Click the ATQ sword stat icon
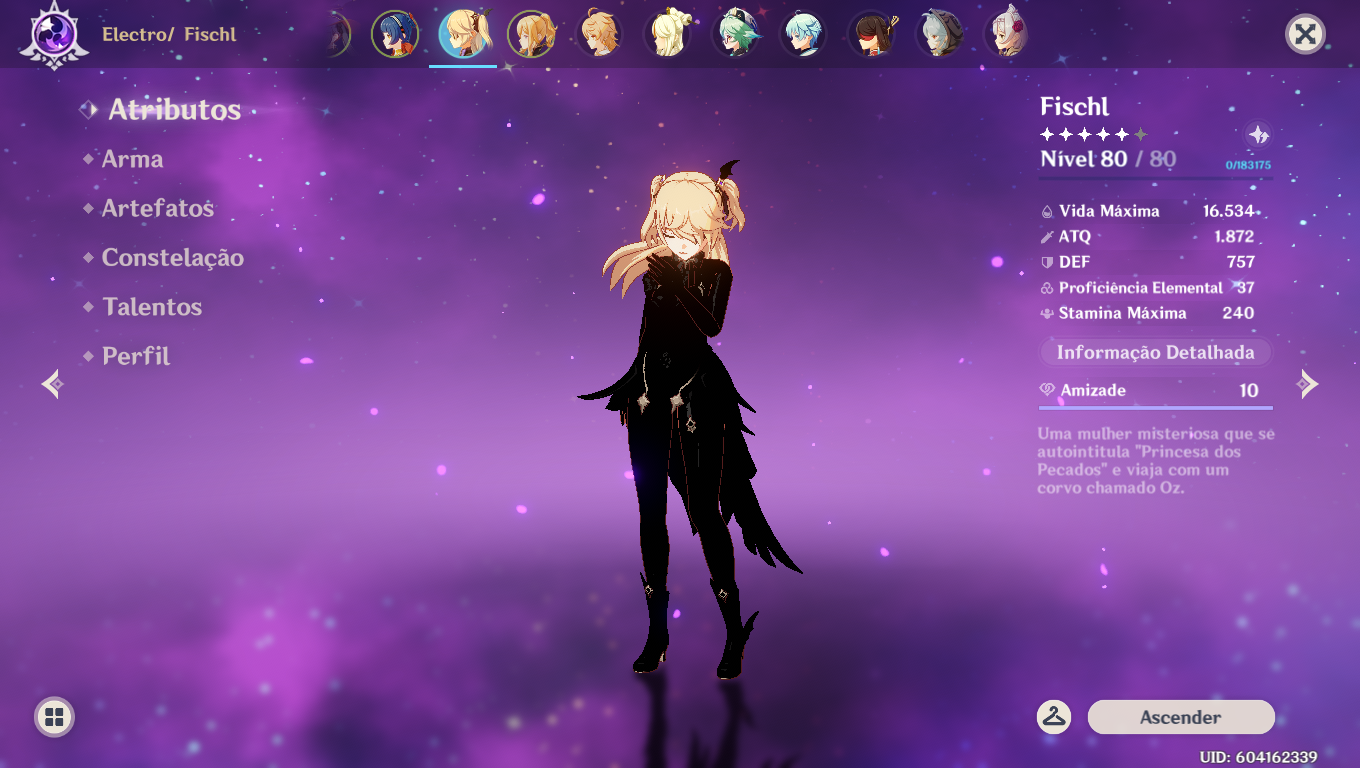Image resolution: width=1360 pixels, height=768 pixels. click(x=1047, y=237)
